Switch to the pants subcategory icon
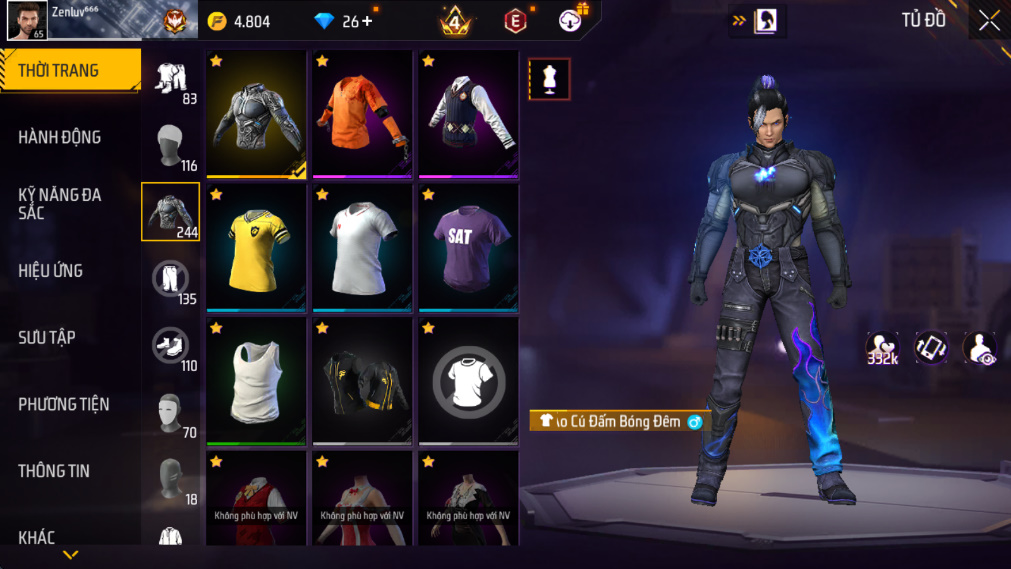The height and width of the screenshot is (569, 1011). point(170,279)
